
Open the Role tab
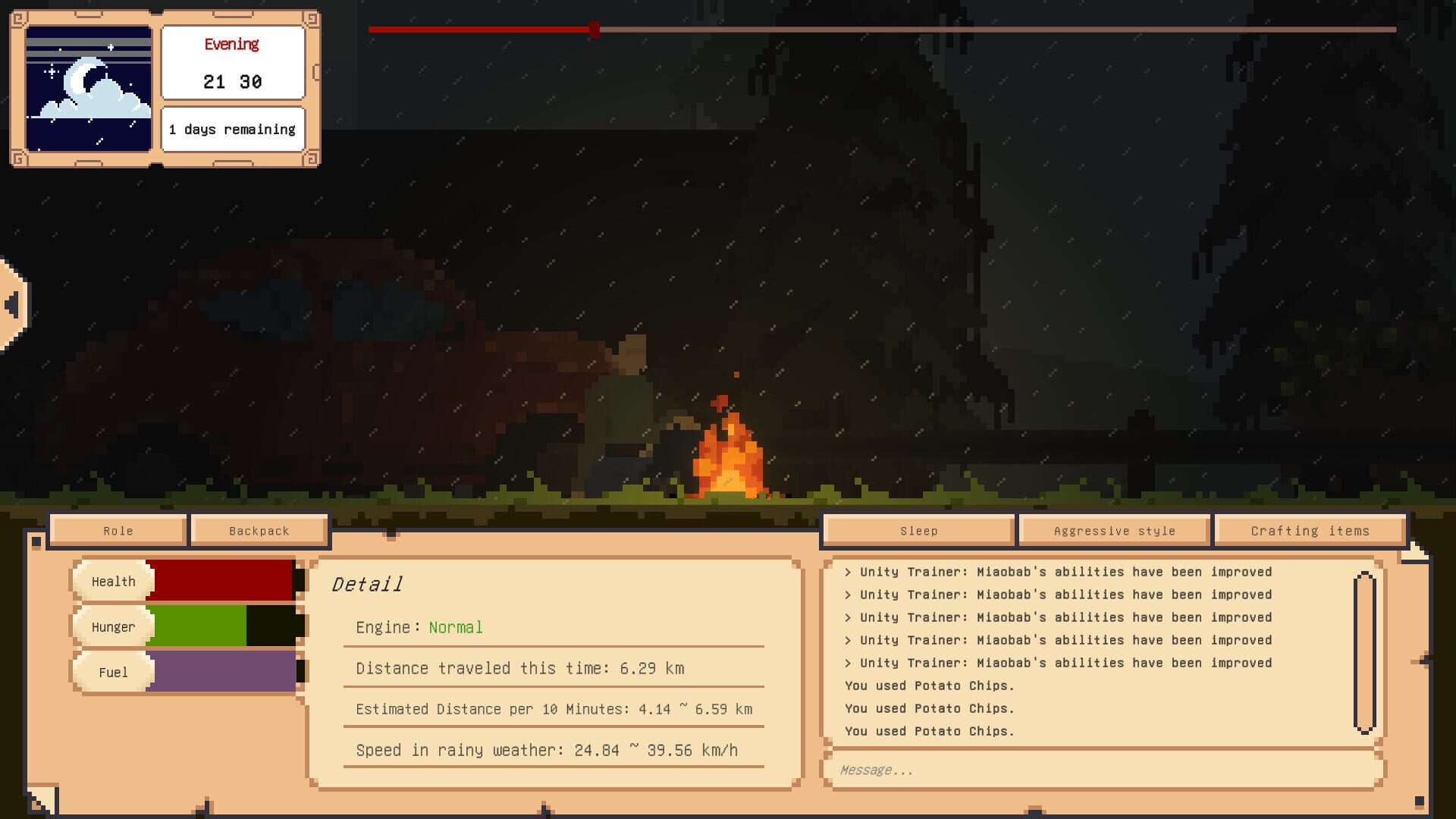click(117, 530)
